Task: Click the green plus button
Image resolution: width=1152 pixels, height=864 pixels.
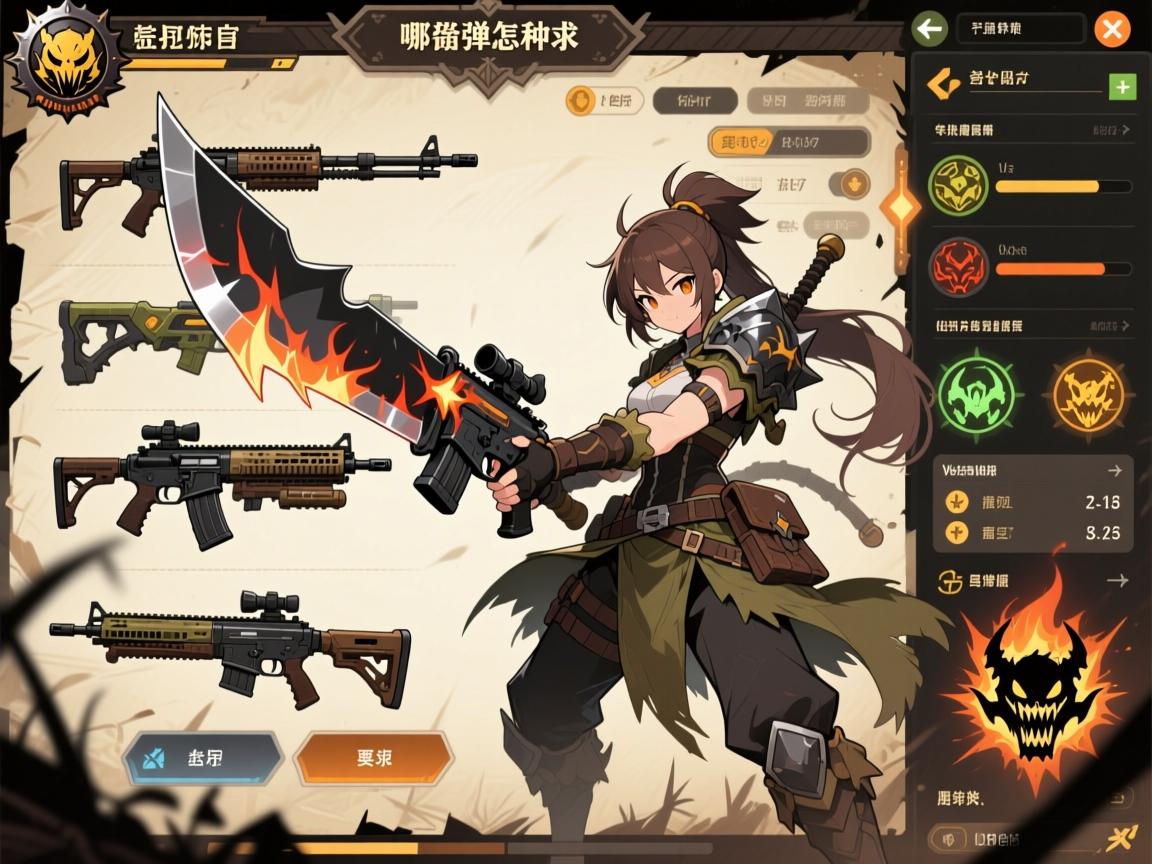Action: [1122, 87]
